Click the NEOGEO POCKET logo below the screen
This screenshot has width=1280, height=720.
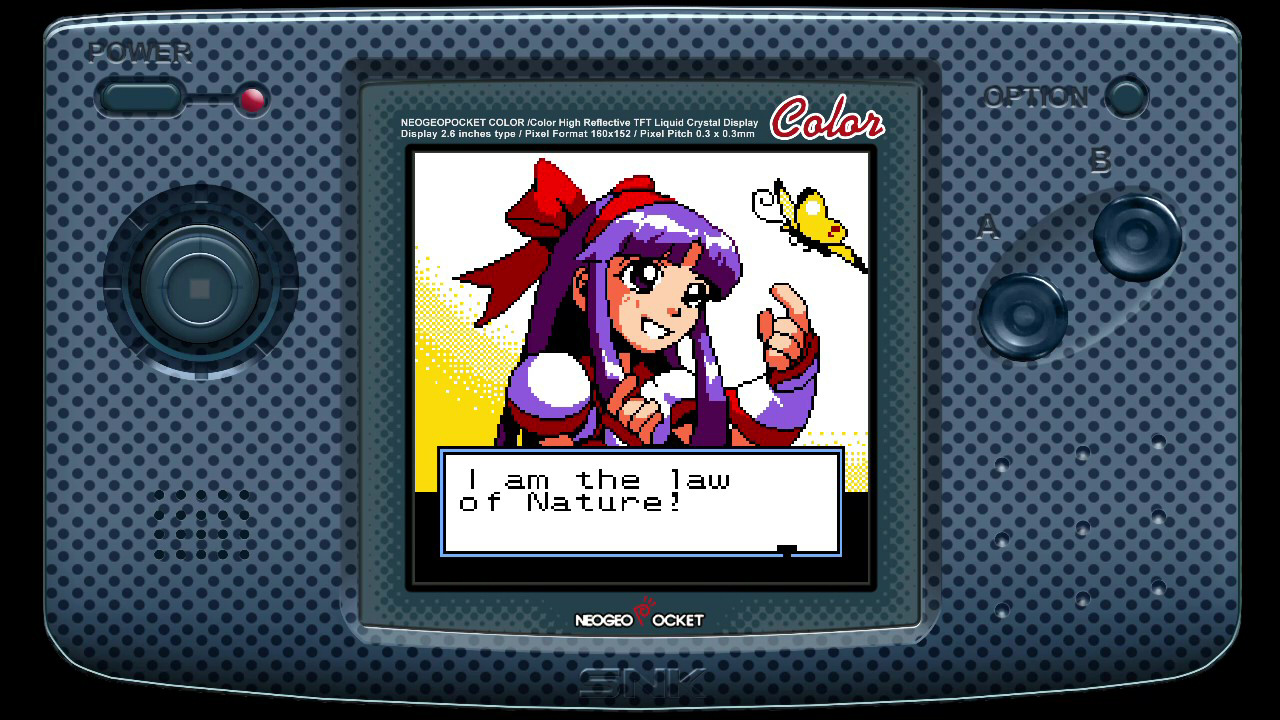pos(638,618)
